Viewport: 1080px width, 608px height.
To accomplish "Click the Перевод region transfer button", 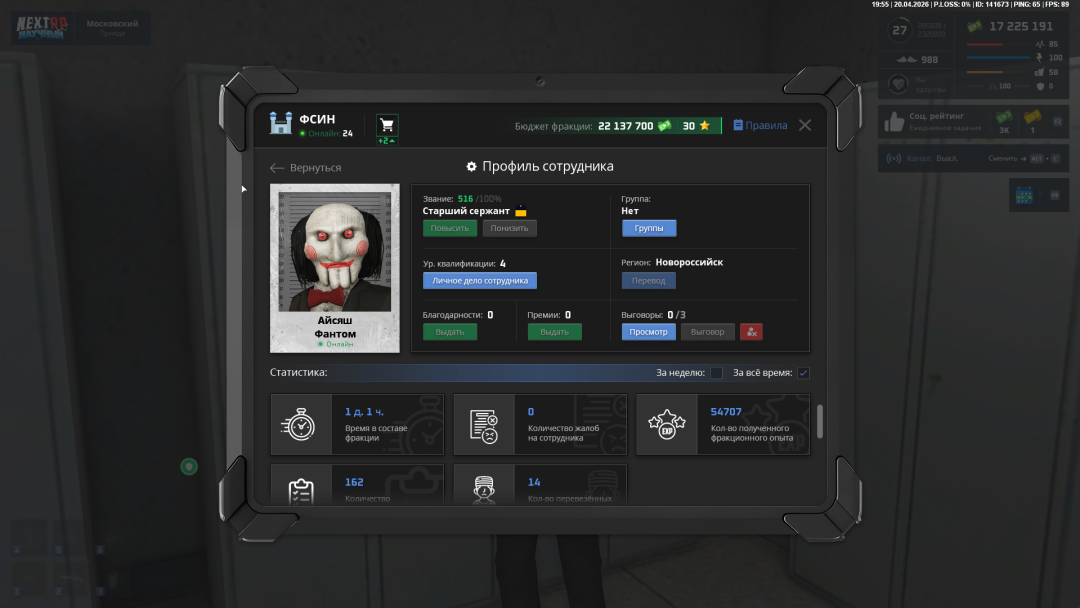I will click(x=648, y=281).
